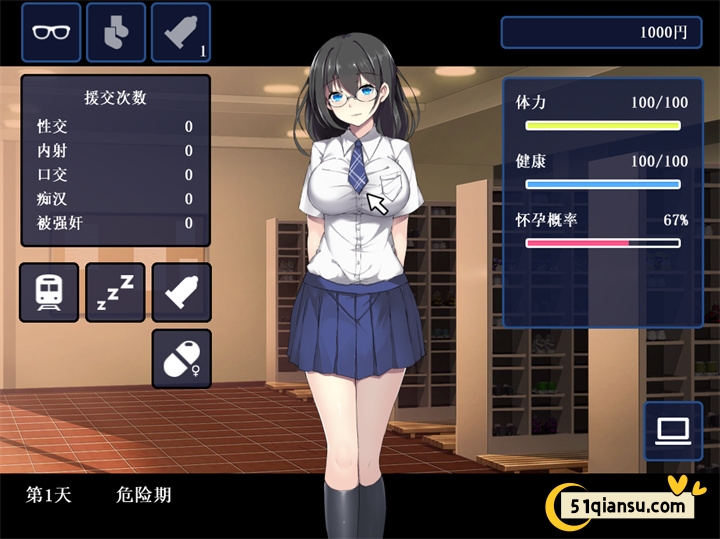Select the socks icon

[116, 31]
